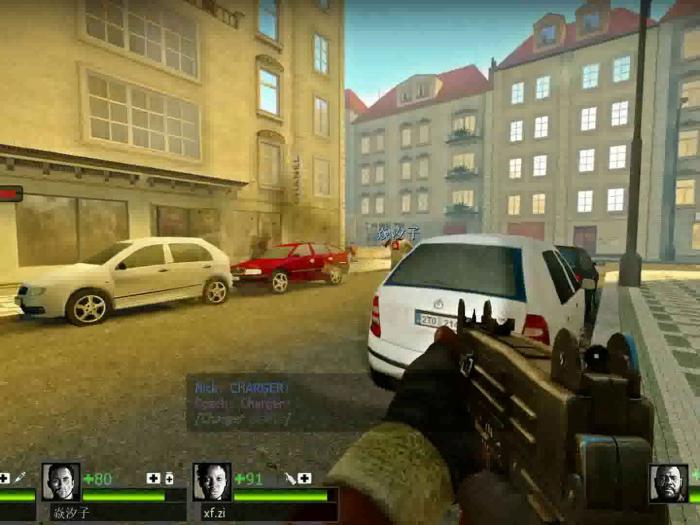Click the throwable bottle icon on xf.zi's panel
Image resolution: width=700 pixels, height=525 pixels.
point(289,478)
